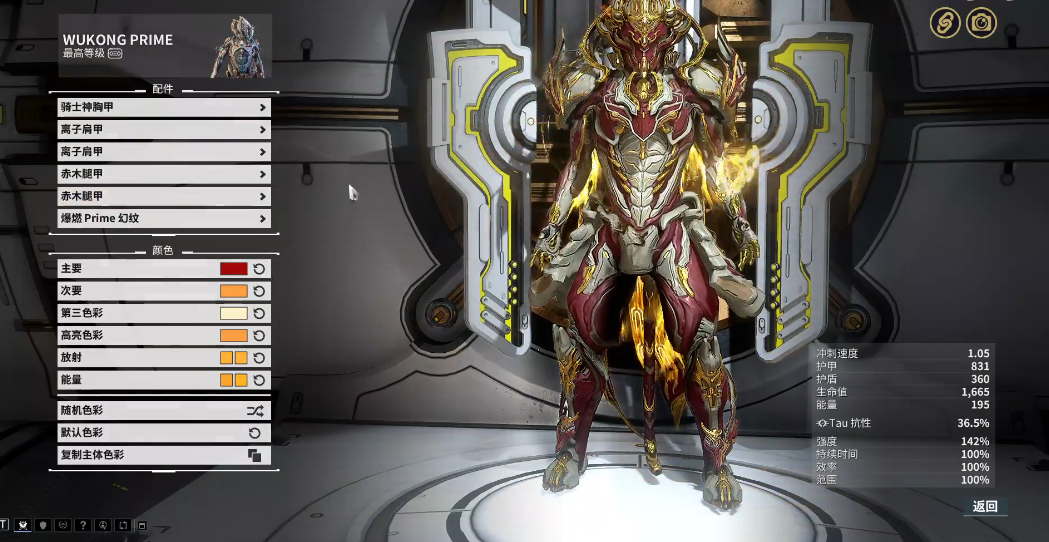The image size is (1049, 542).
Task: Reset the 能量 energy color
Action: pyautogui.click(x=259, y=380)
